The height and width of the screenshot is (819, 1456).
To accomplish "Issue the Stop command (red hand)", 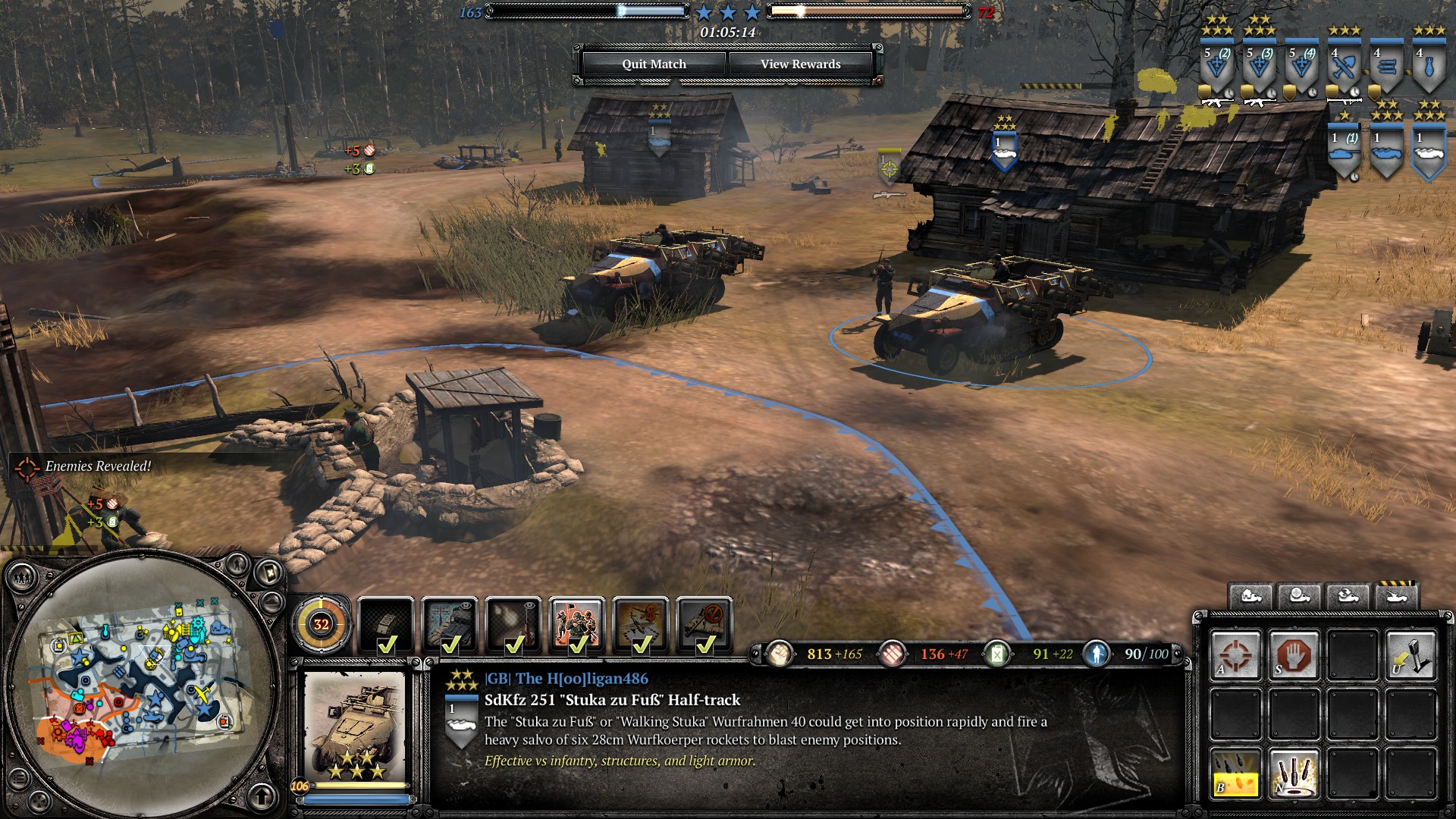I will (1294, 654).
